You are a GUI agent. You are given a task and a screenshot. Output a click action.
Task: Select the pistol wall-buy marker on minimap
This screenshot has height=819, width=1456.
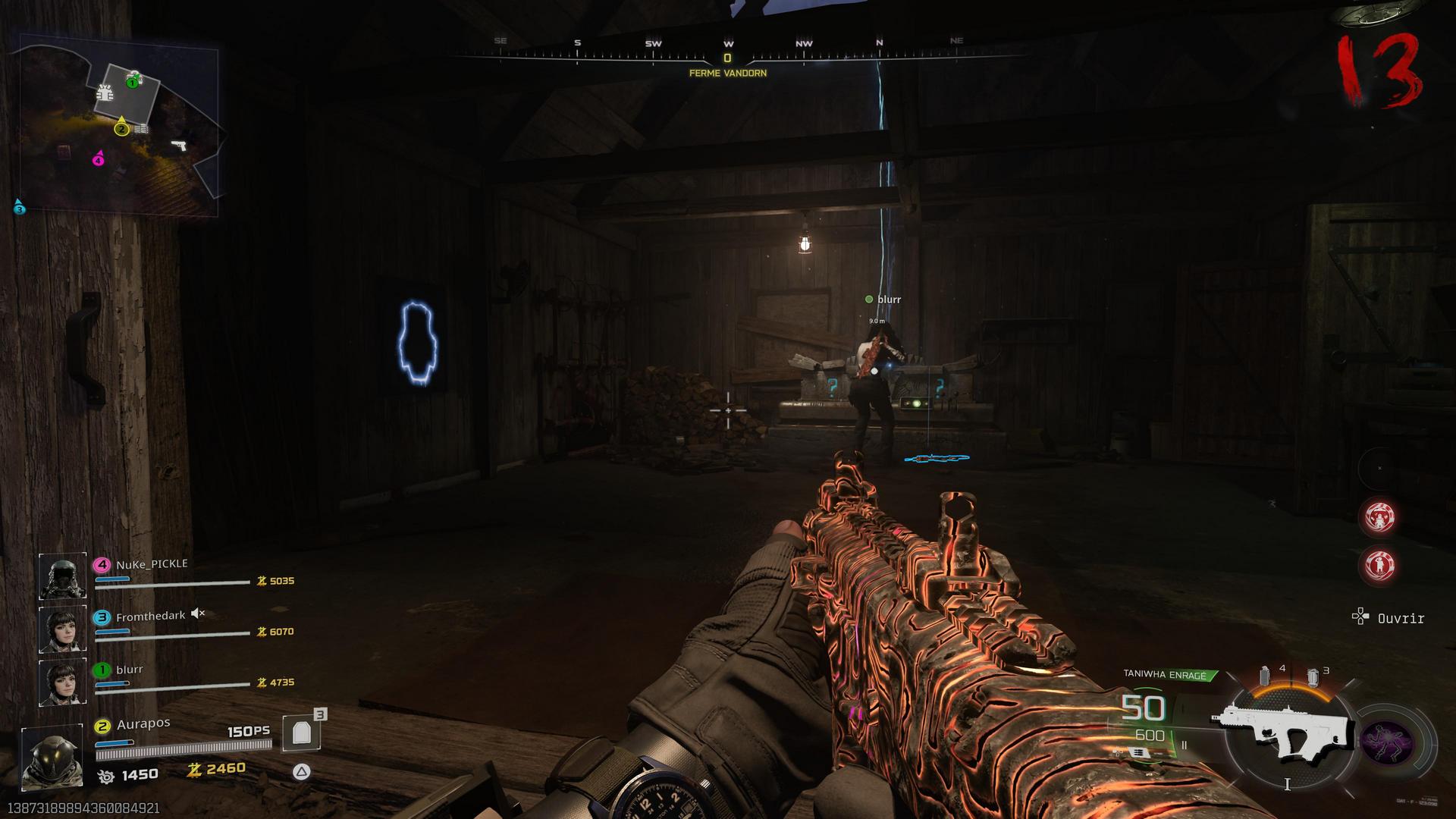click(x=179, y=145)
